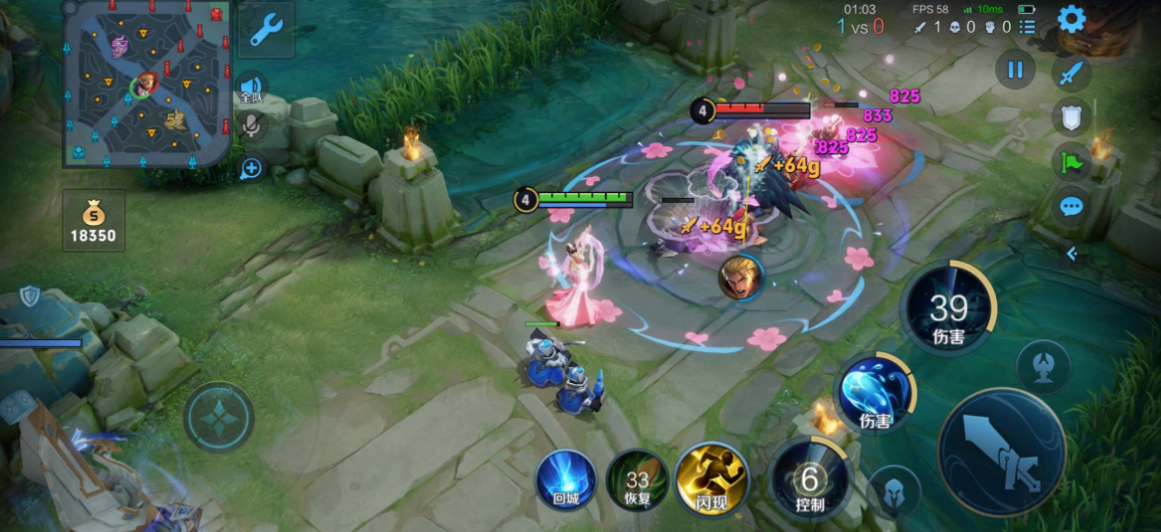Open the gear settings menu
The height and width of the screenshot is (532, 1161).
point(1072,19)
